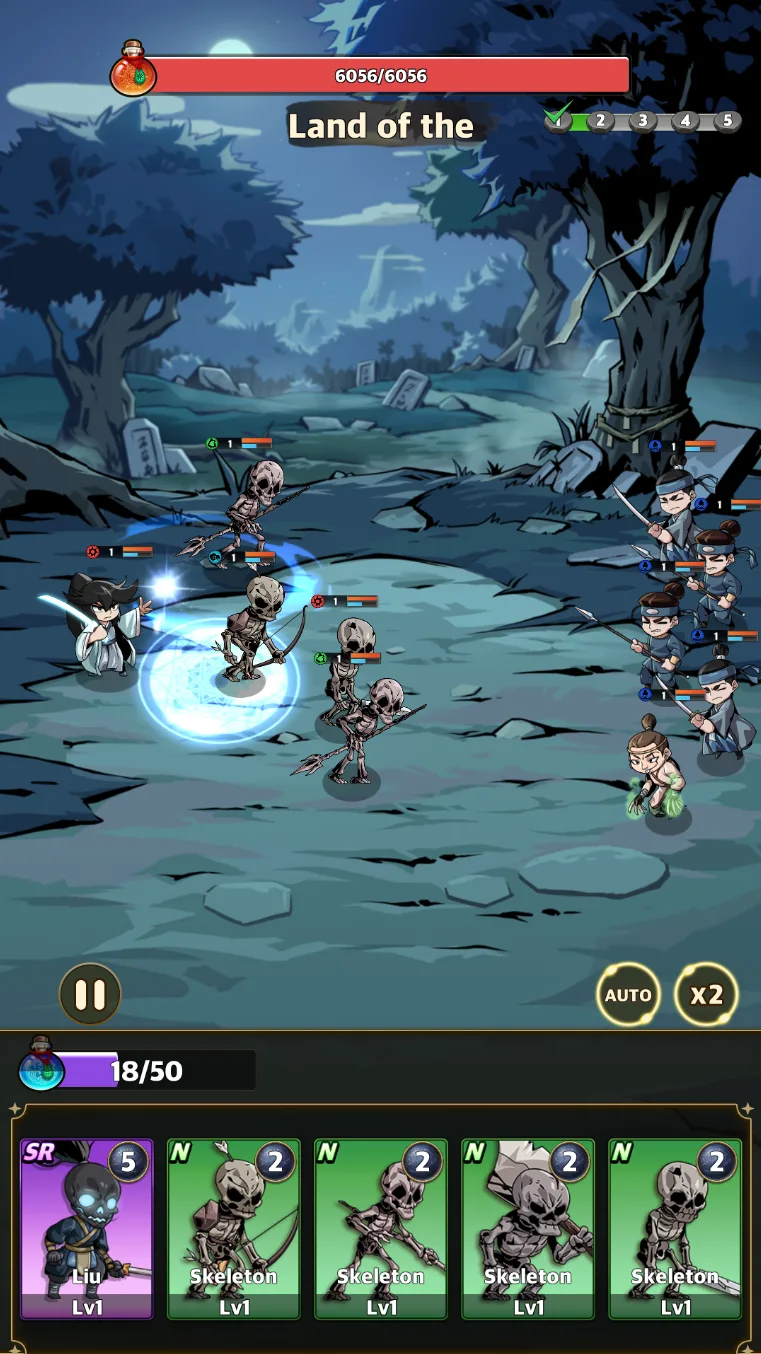Choose the Skeleton spearman card
Viewport: 761px width, 1354px height.
(x=381, y=1229)
